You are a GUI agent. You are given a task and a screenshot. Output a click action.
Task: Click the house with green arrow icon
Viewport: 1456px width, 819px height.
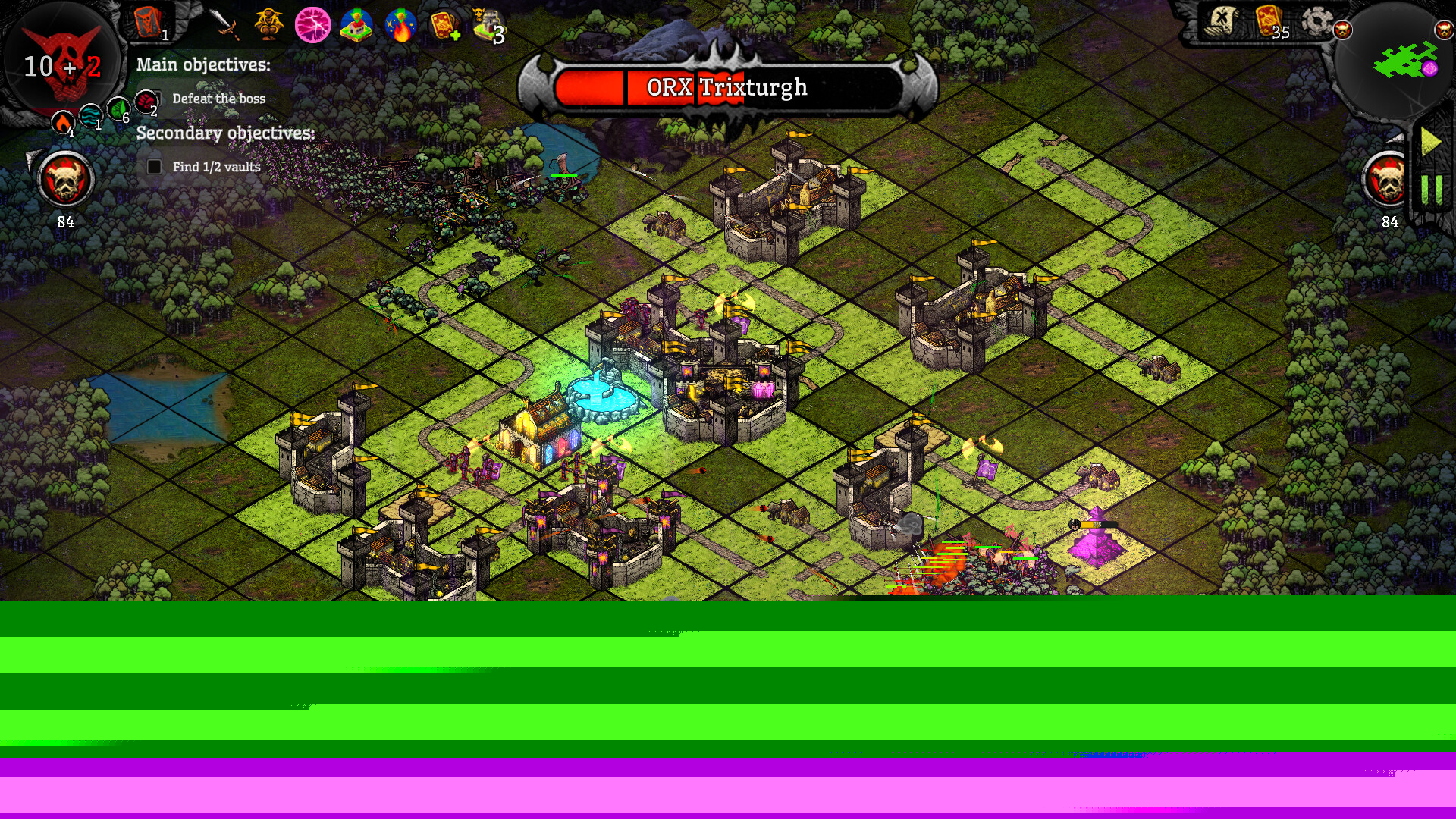[356, 25]
